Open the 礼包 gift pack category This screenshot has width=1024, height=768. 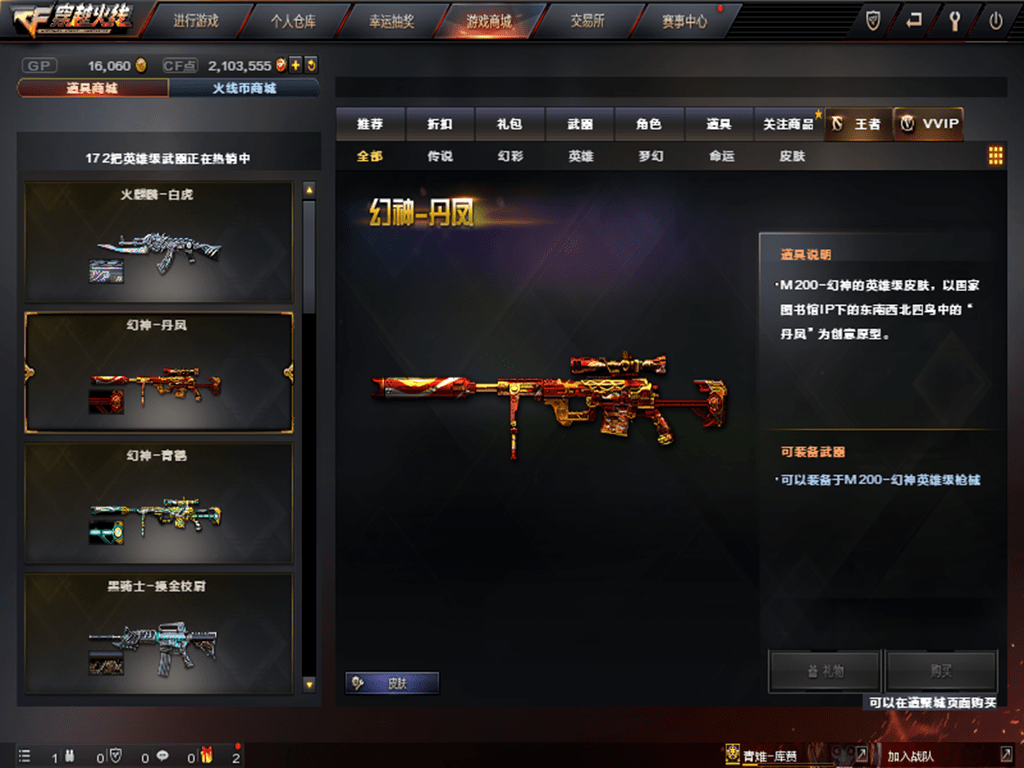pos(510,125)
